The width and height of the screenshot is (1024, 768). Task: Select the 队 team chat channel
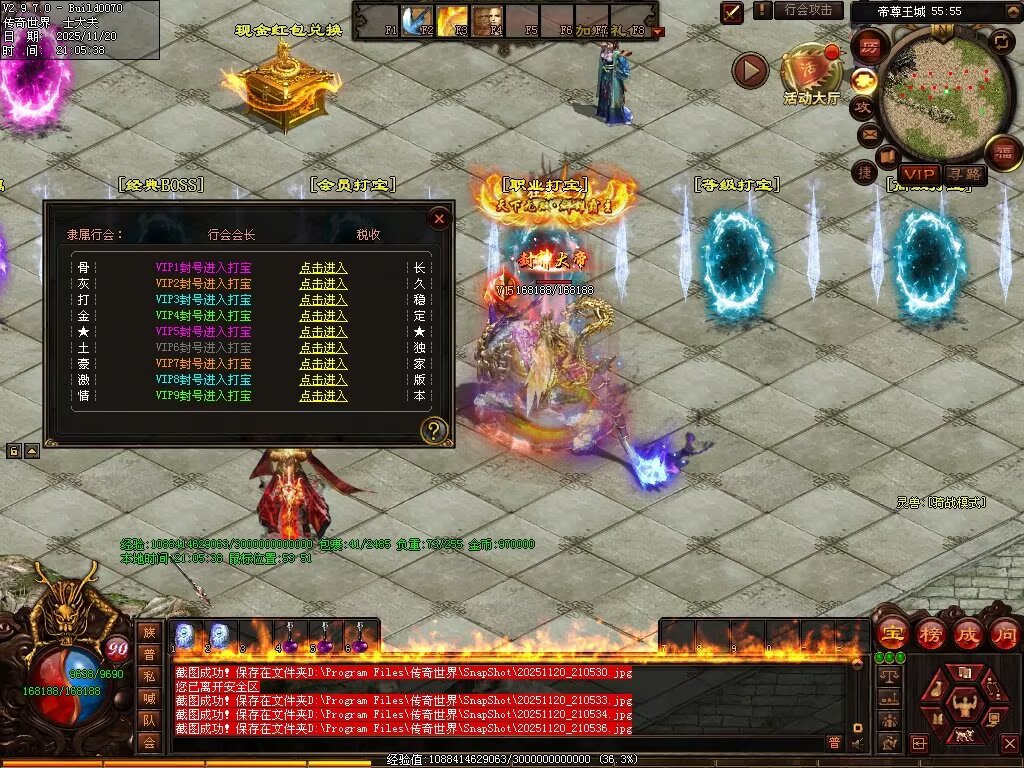pyautogui.click(x=149, y=720)
